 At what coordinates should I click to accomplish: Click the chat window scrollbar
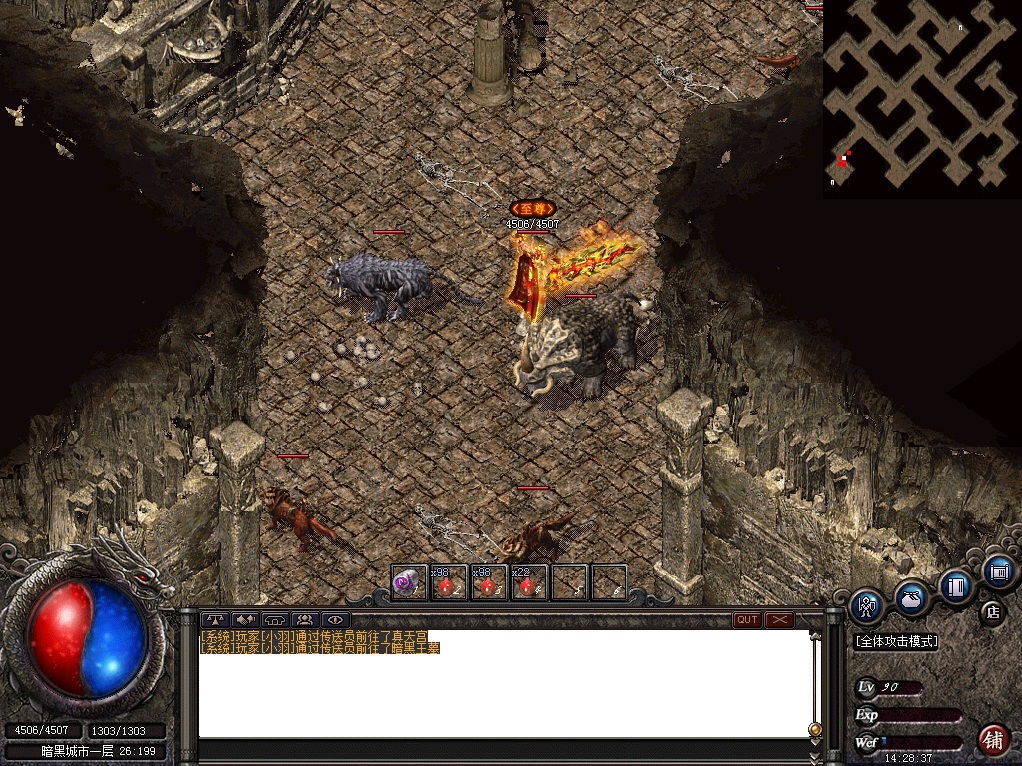[815, 680]
